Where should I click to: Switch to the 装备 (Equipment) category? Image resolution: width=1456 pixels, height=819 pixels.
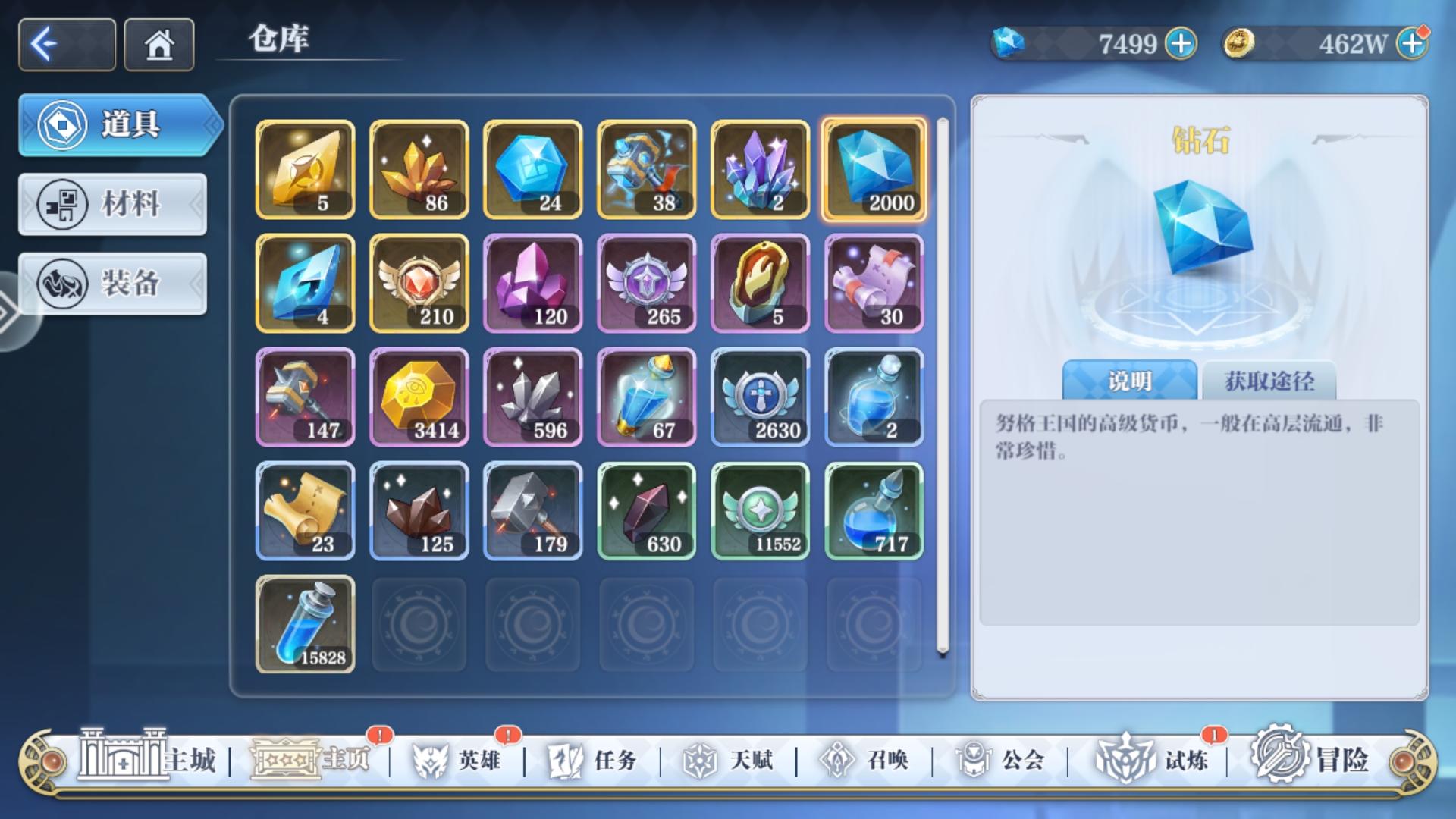pyautogui.click(x=112, y=284)
